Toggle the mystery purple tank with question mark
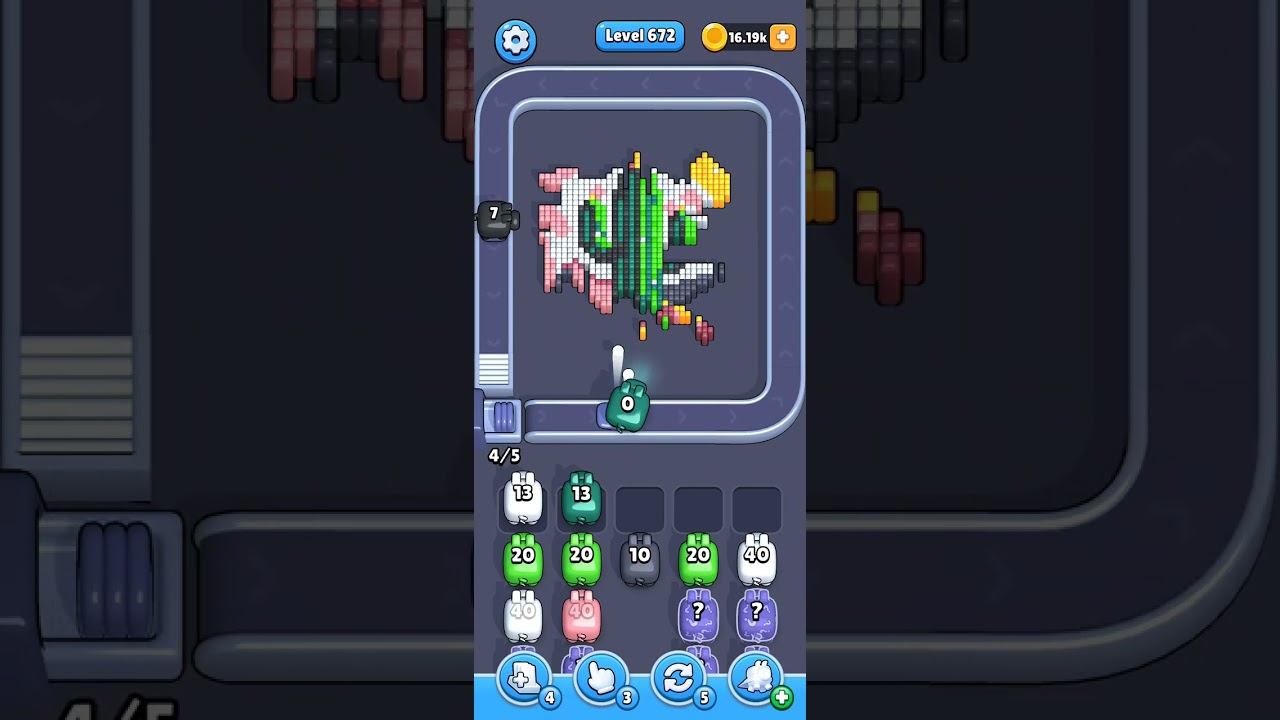The image size is (1280, 720). (x=698, y=615)
